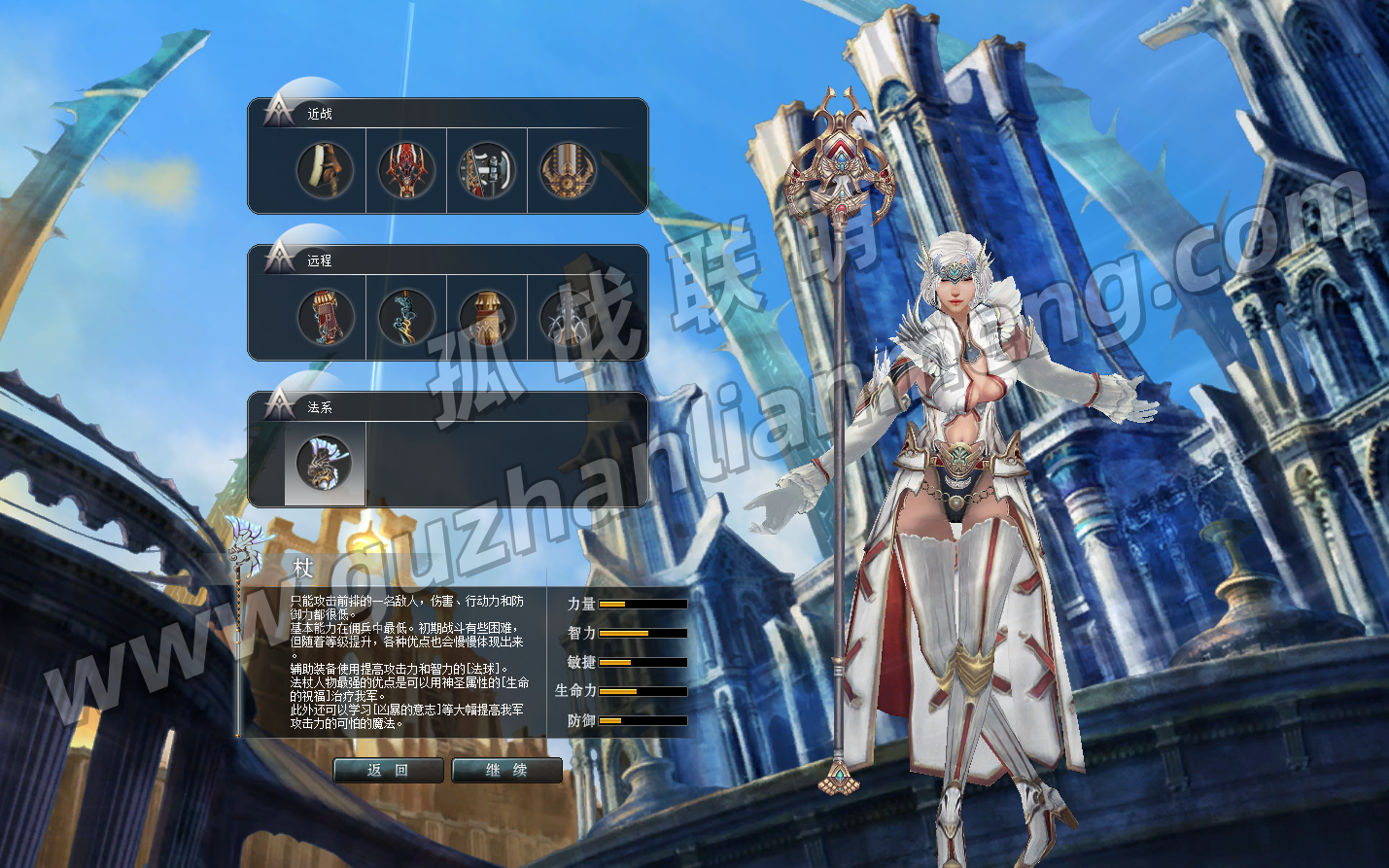Click the 返回 back button
1389x868 pixels.
388,770
